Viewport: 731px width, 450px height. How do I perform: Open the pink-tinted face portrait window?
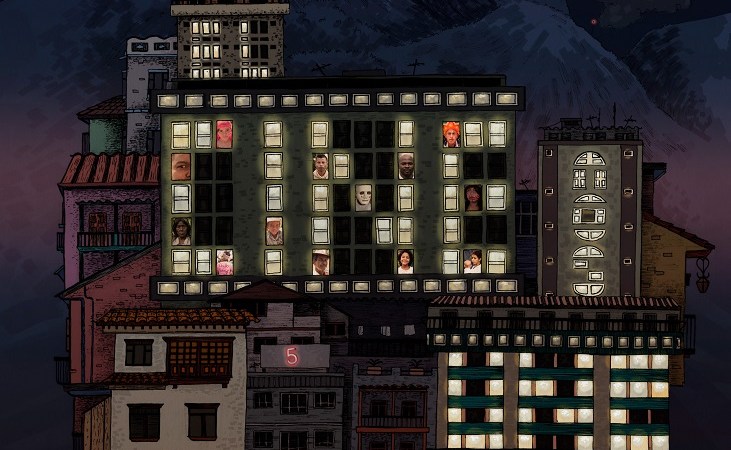point(225,134)
